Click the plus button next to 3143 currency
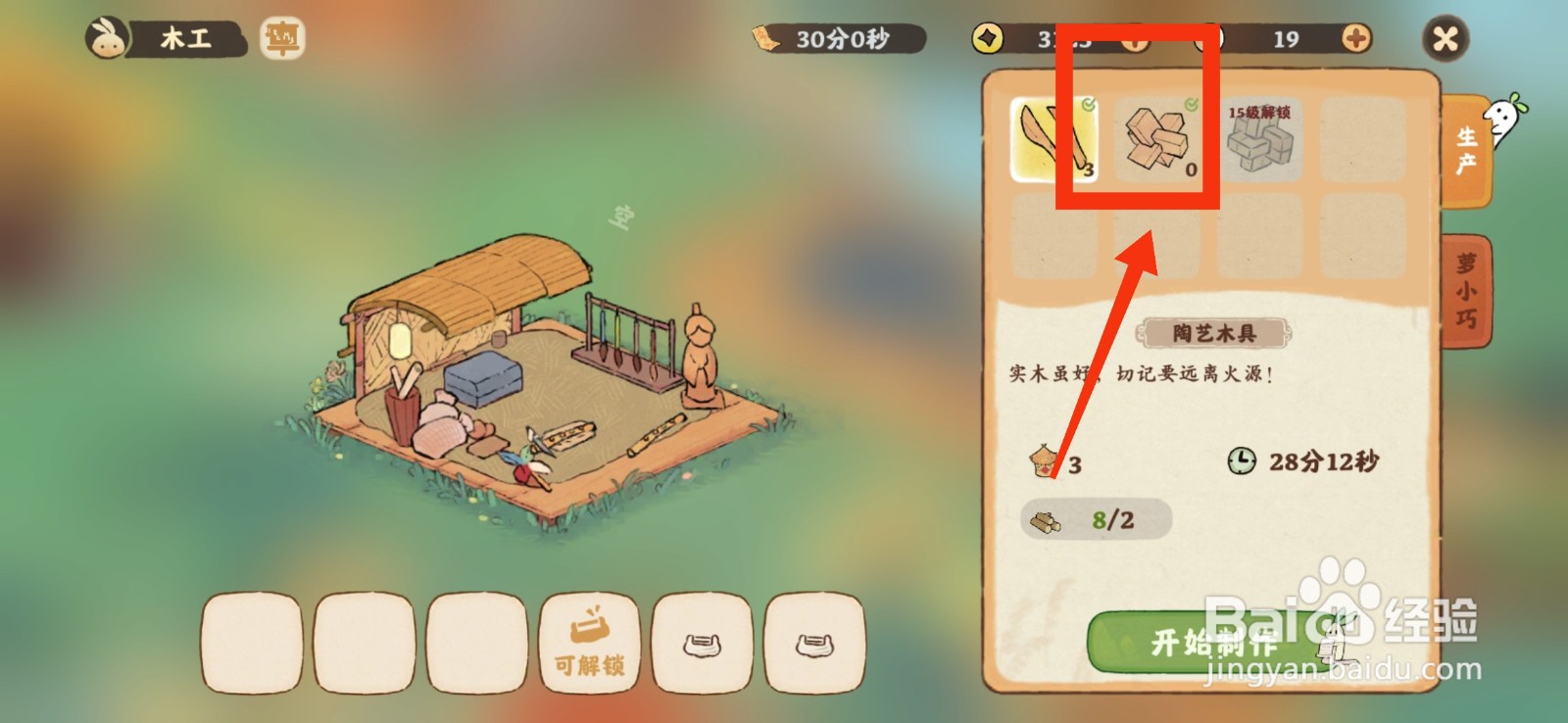This screenshot has width=1568, height=723. (1135, 41)
